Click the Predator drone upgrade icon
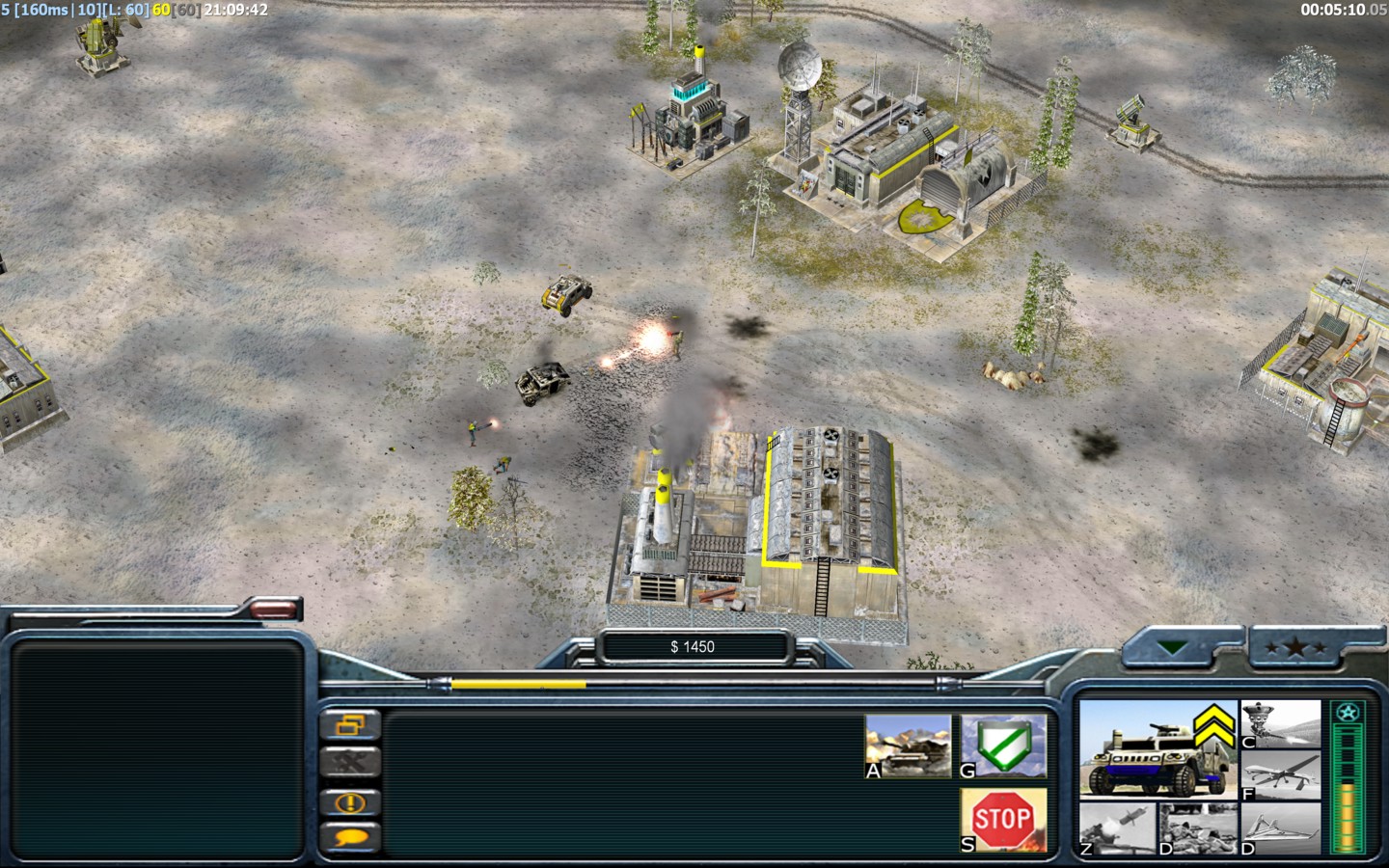The image size is (1389, 868). point(1280,774)
